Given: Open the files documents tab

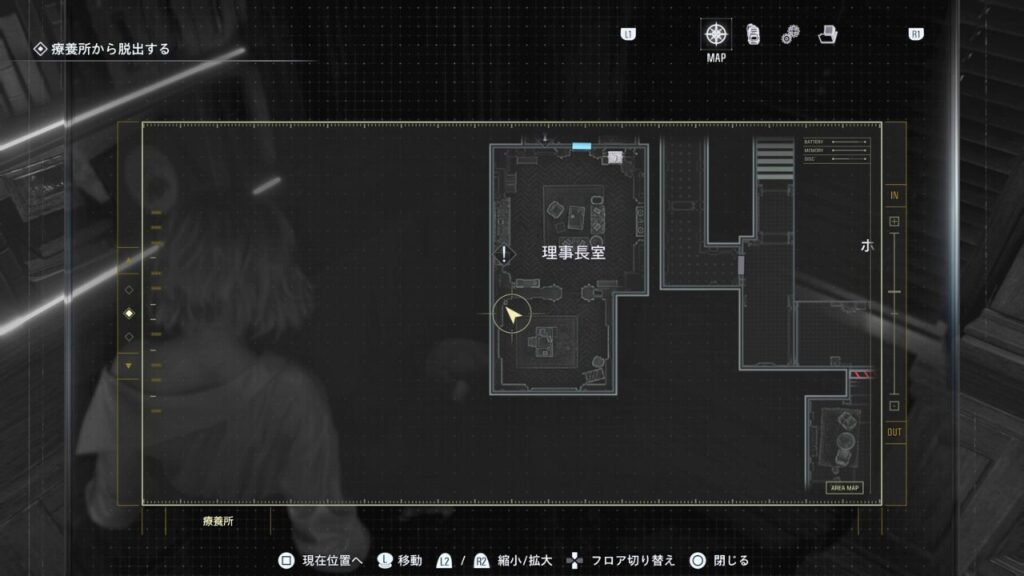Looking at the screenshot, I should [752, 34].
